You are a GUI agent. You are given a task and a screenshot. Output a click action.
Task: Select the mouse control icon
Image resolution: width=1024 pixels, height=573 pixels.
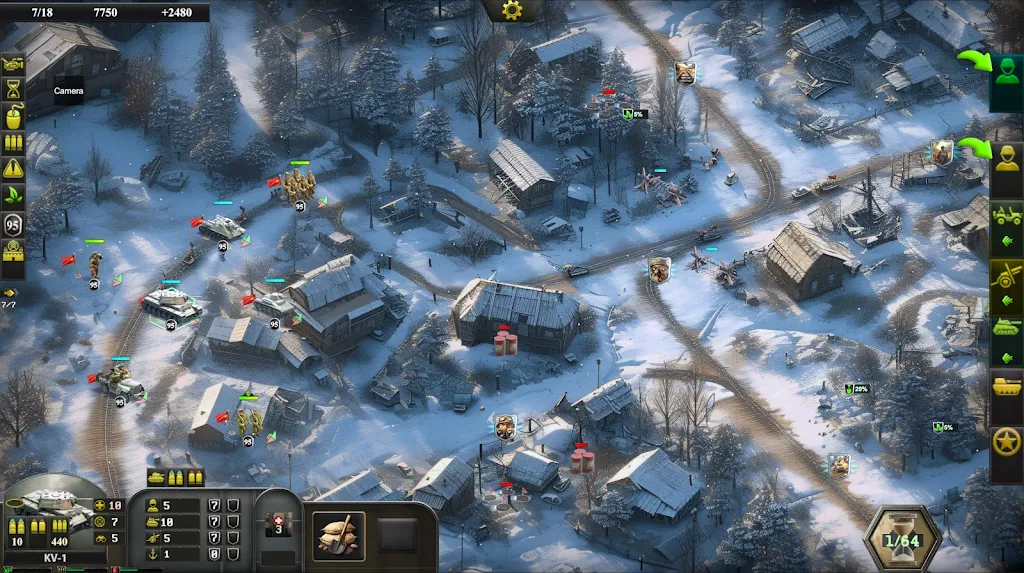14,116
